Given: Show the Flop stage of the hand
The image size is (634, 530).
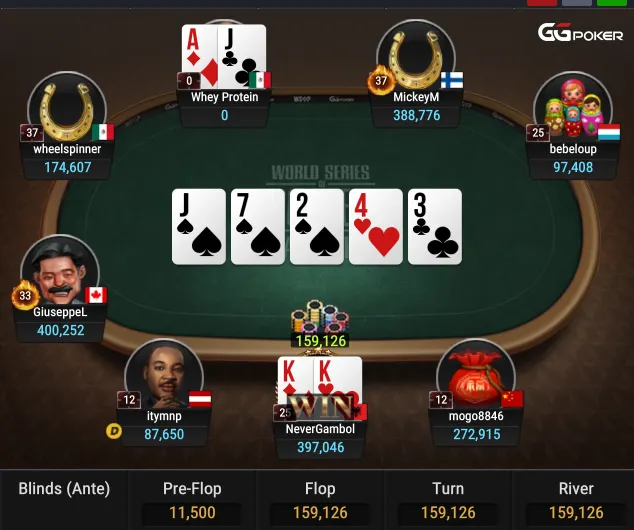Looking at the screenshot, I should click(x=319, y=500).
